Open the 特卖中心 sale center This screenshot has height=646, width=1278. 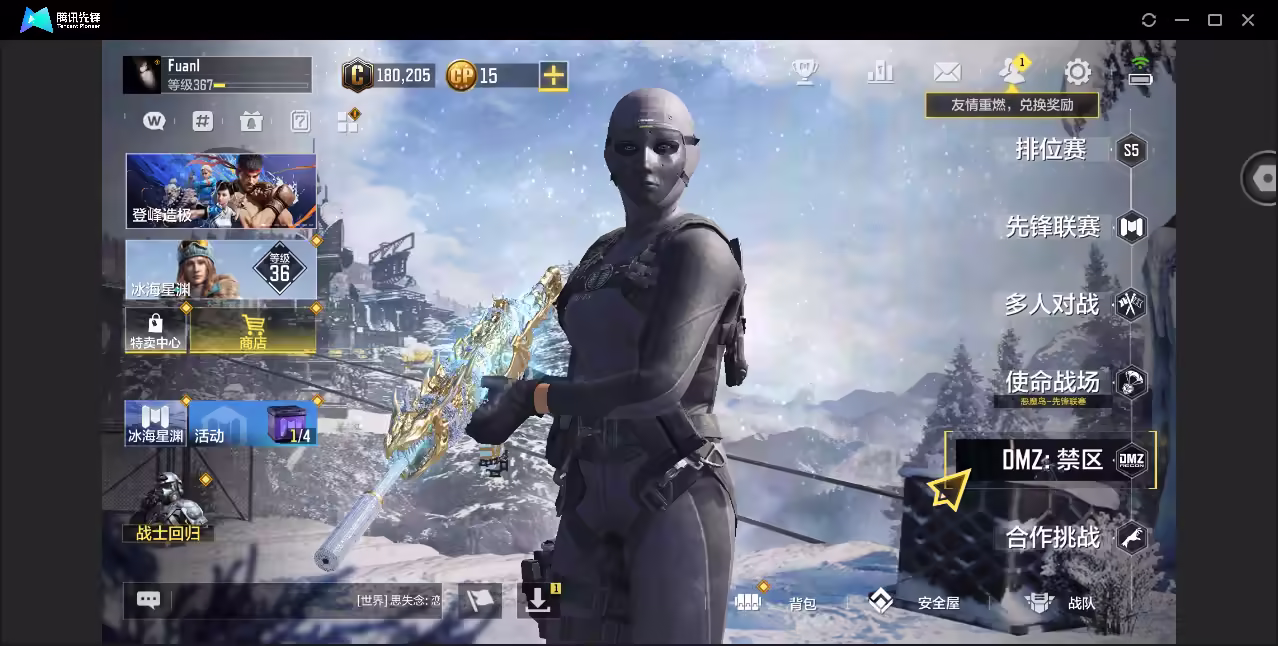(x=155, y=331)
